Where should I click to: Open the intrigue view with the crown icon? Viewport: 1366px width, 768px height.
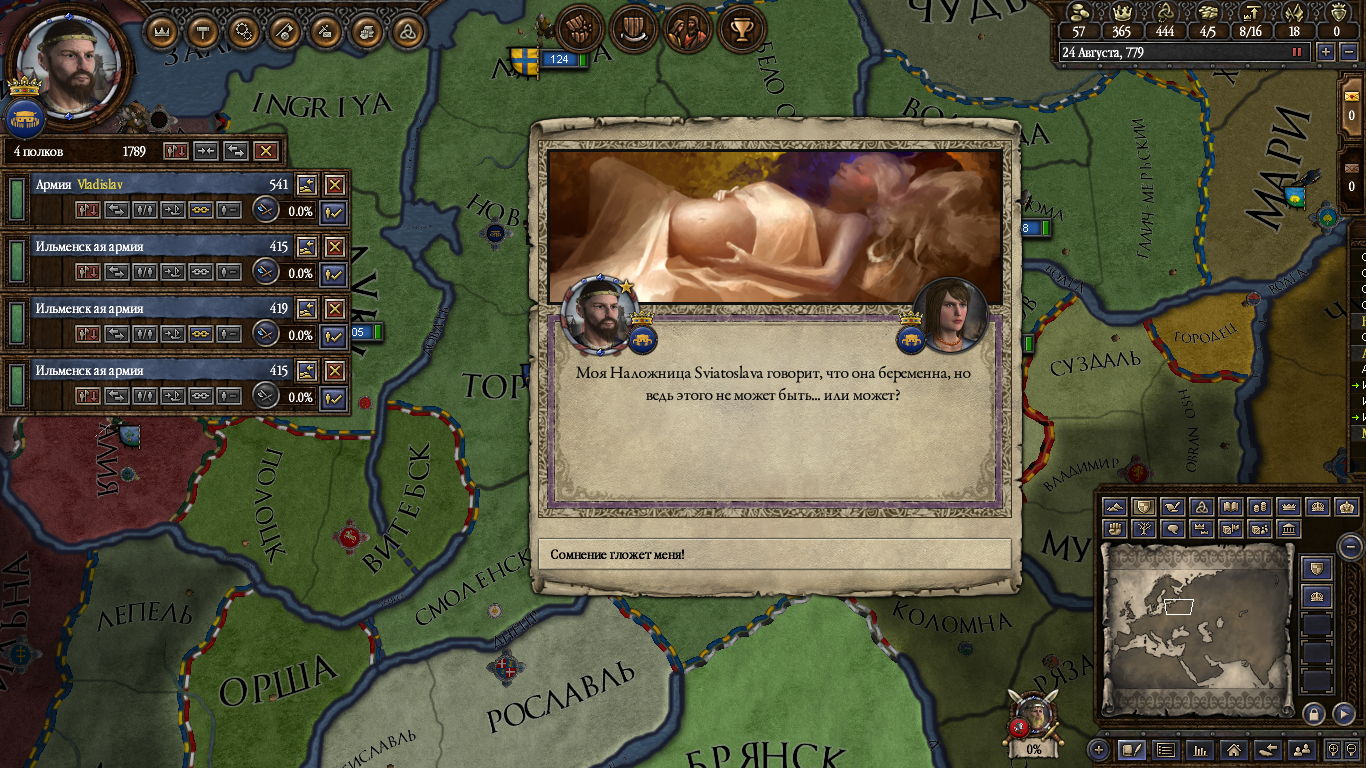coord(162,31)
